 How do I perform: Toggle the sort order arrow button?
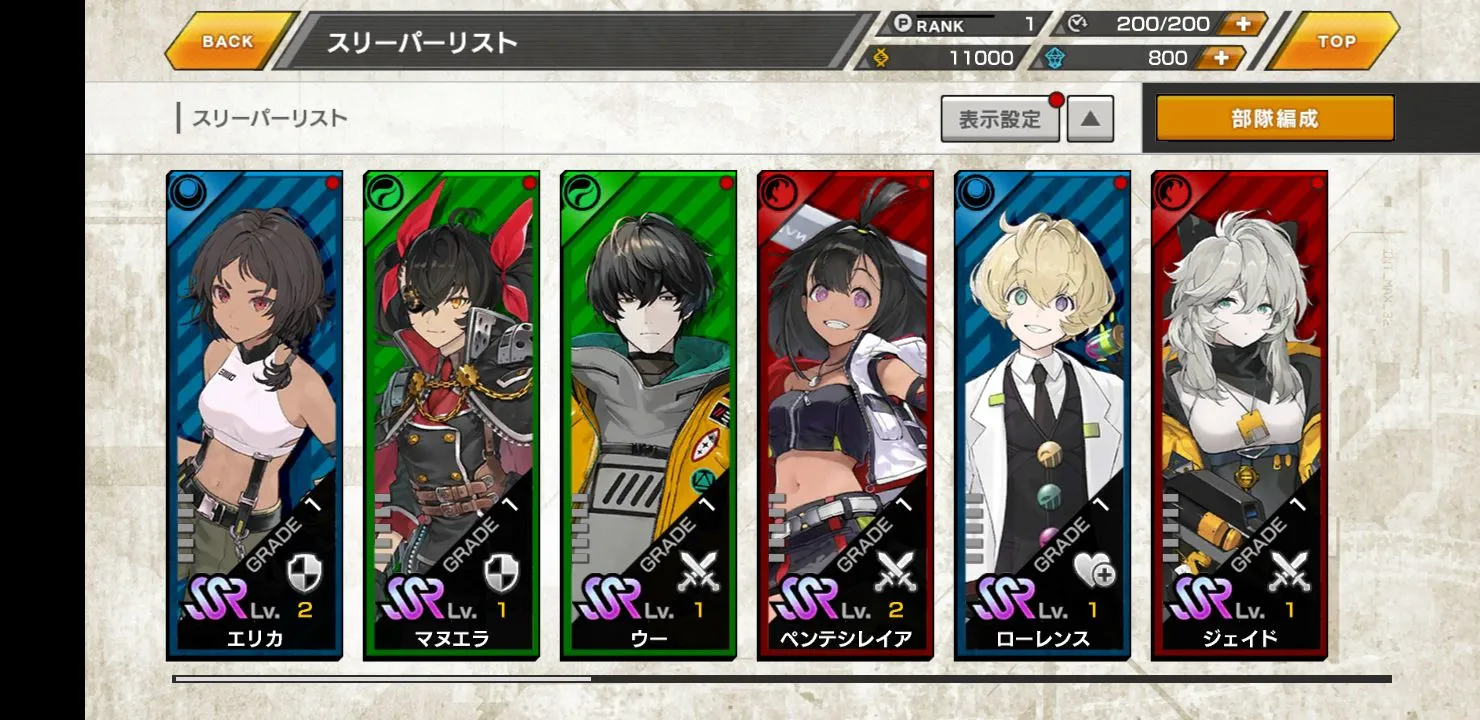tap(1090, 120)
